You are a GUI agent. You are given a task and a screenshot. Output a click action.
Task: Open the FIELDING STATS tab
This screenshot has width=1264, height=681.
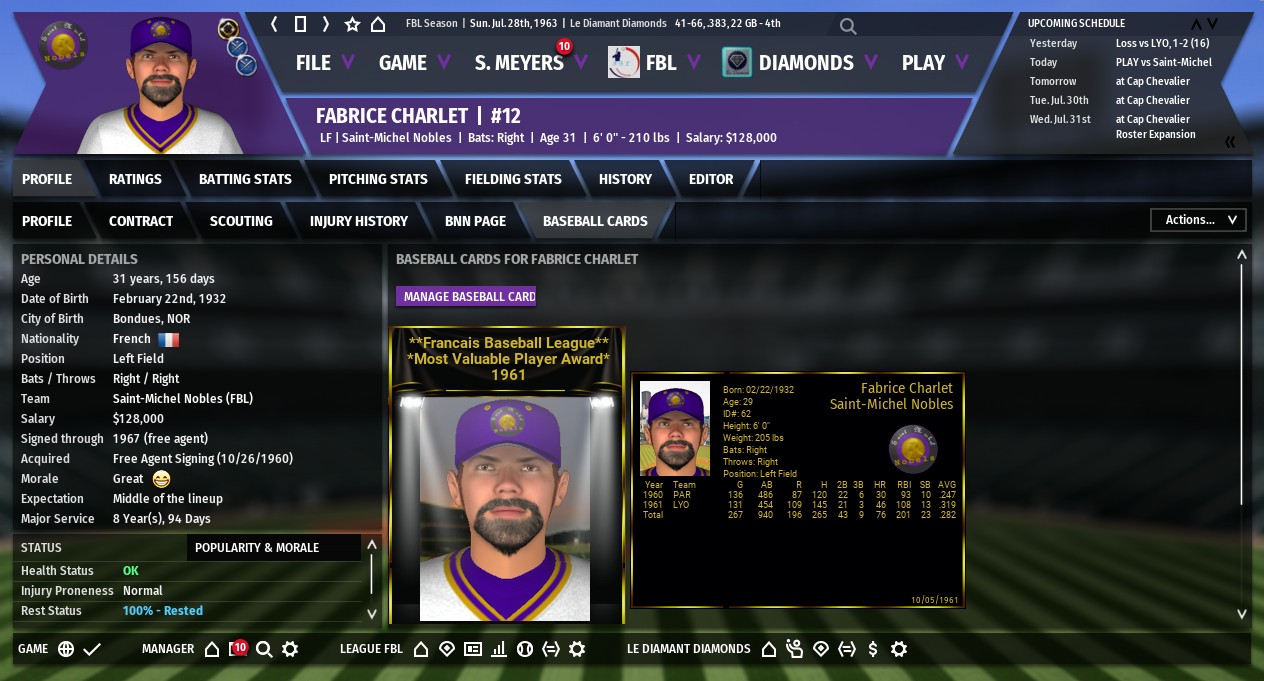coord(513,179)
